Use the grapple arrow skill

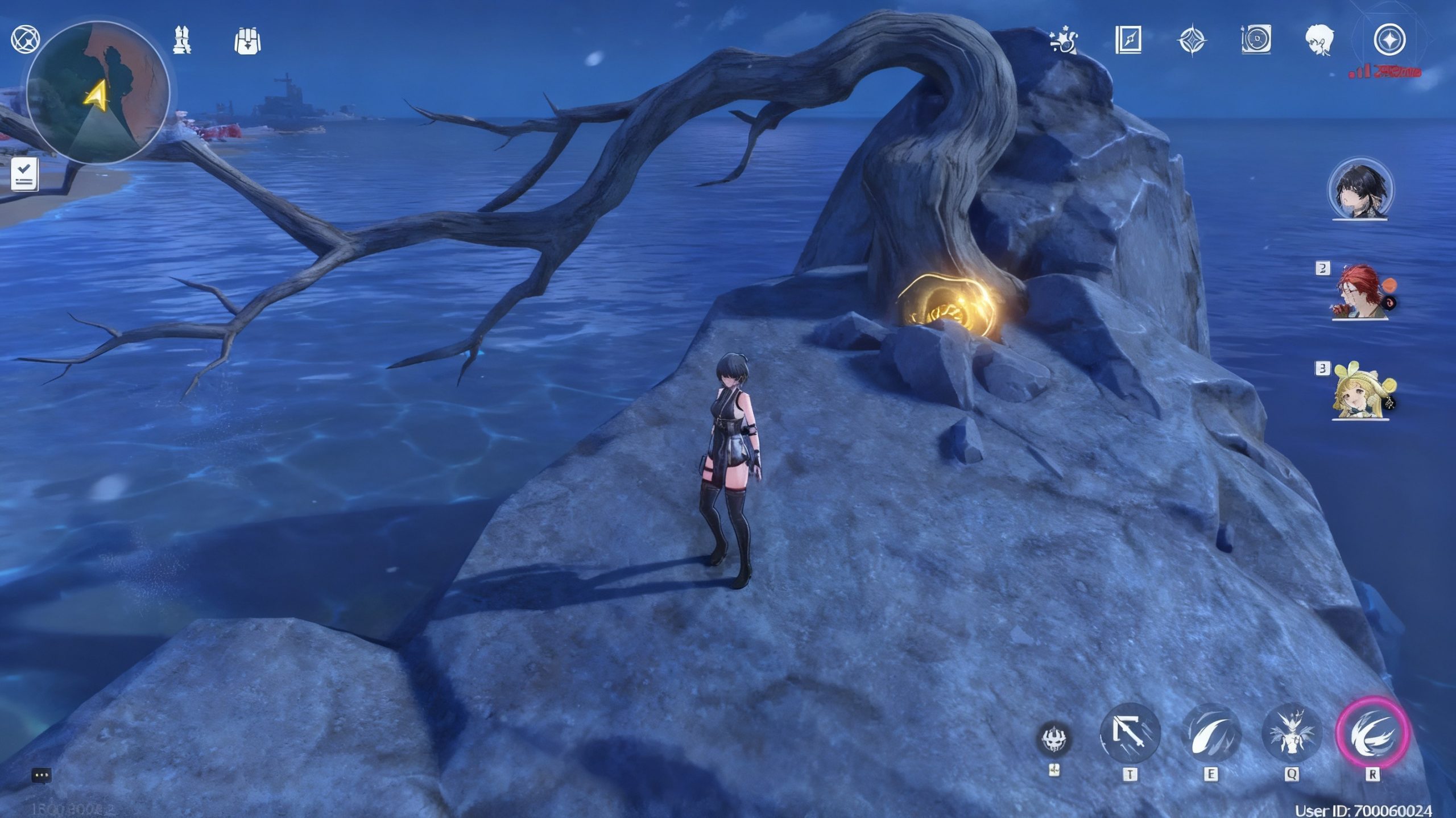[1130, 734]
